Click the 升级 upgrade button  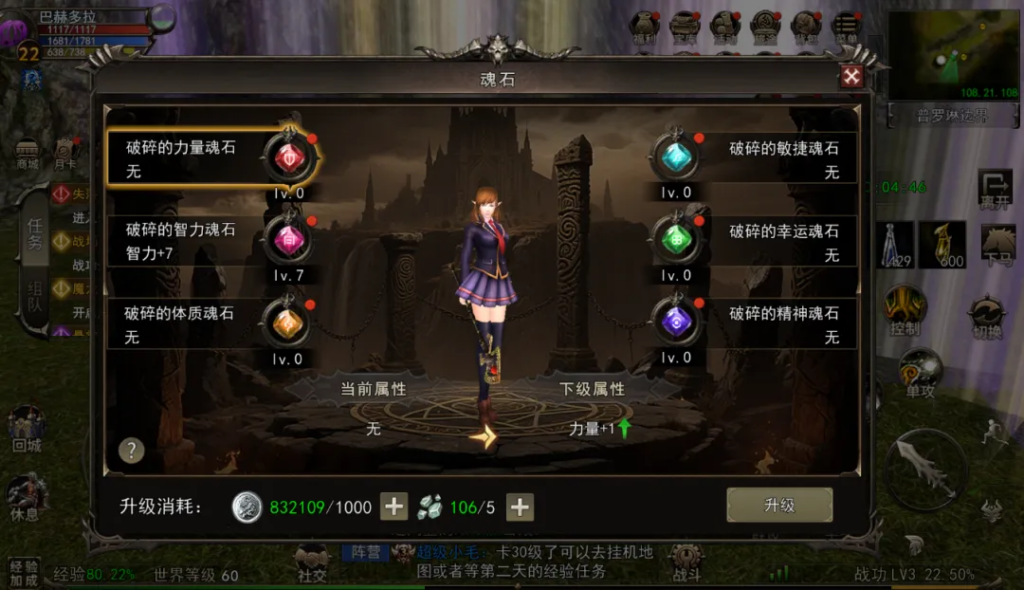pyautogui.click(x=779, y=506)
